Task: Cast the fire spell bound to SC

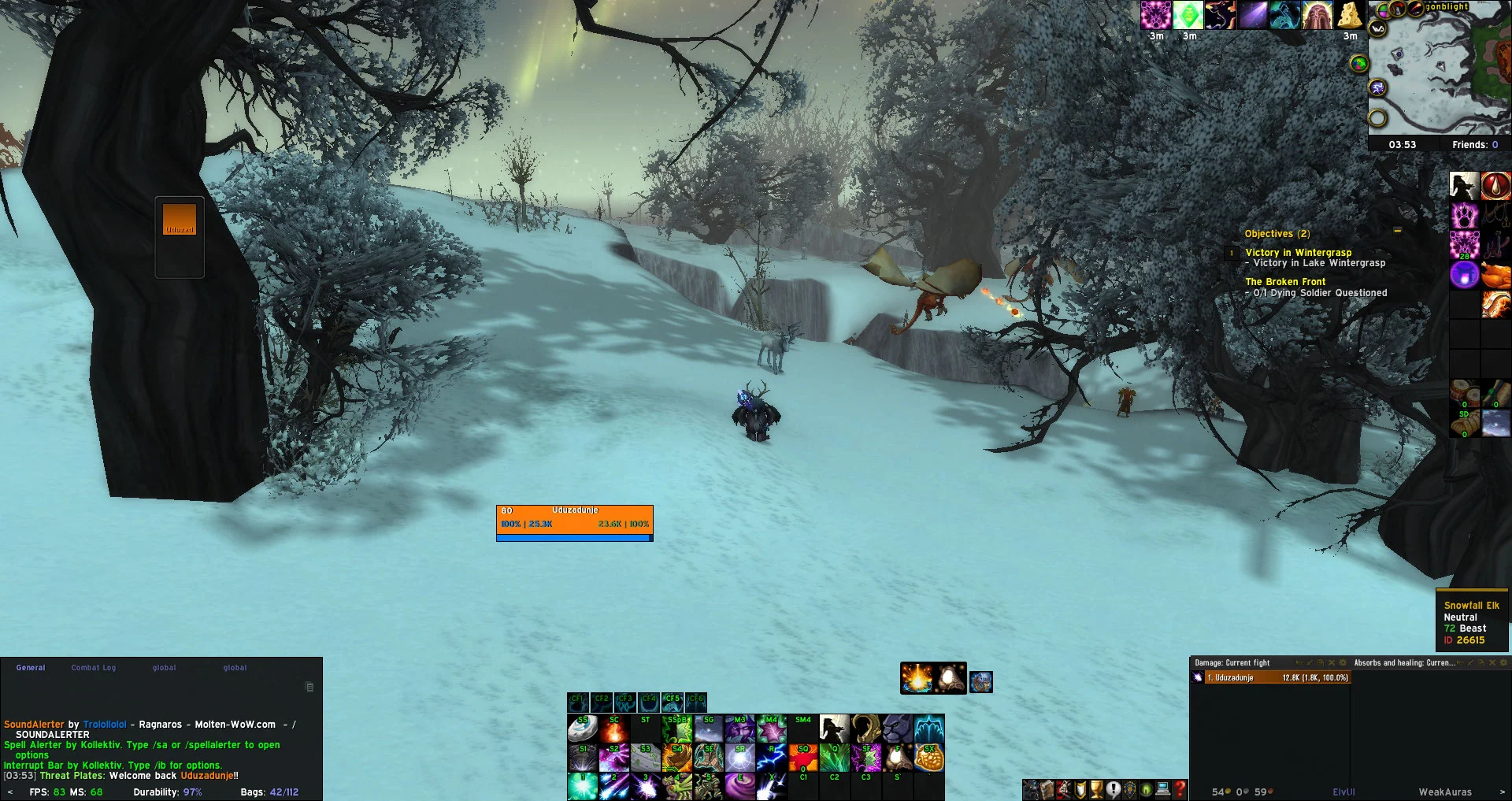Action: pyautogui.click(x=613, y=729)
